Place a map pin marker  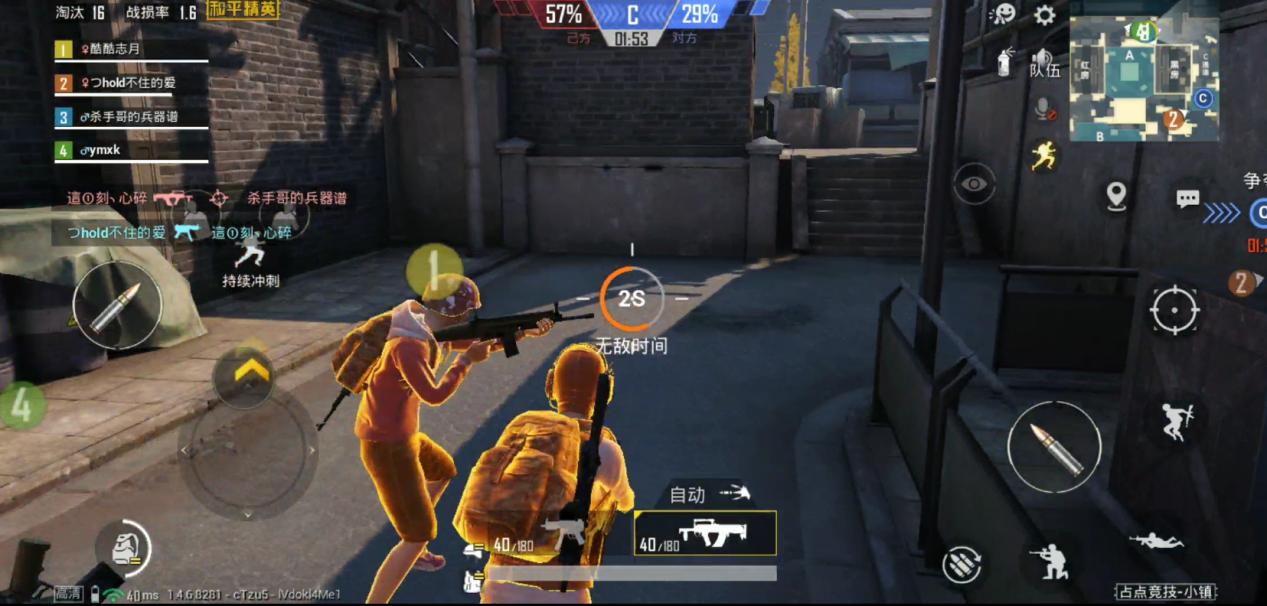pos(1116,195)
